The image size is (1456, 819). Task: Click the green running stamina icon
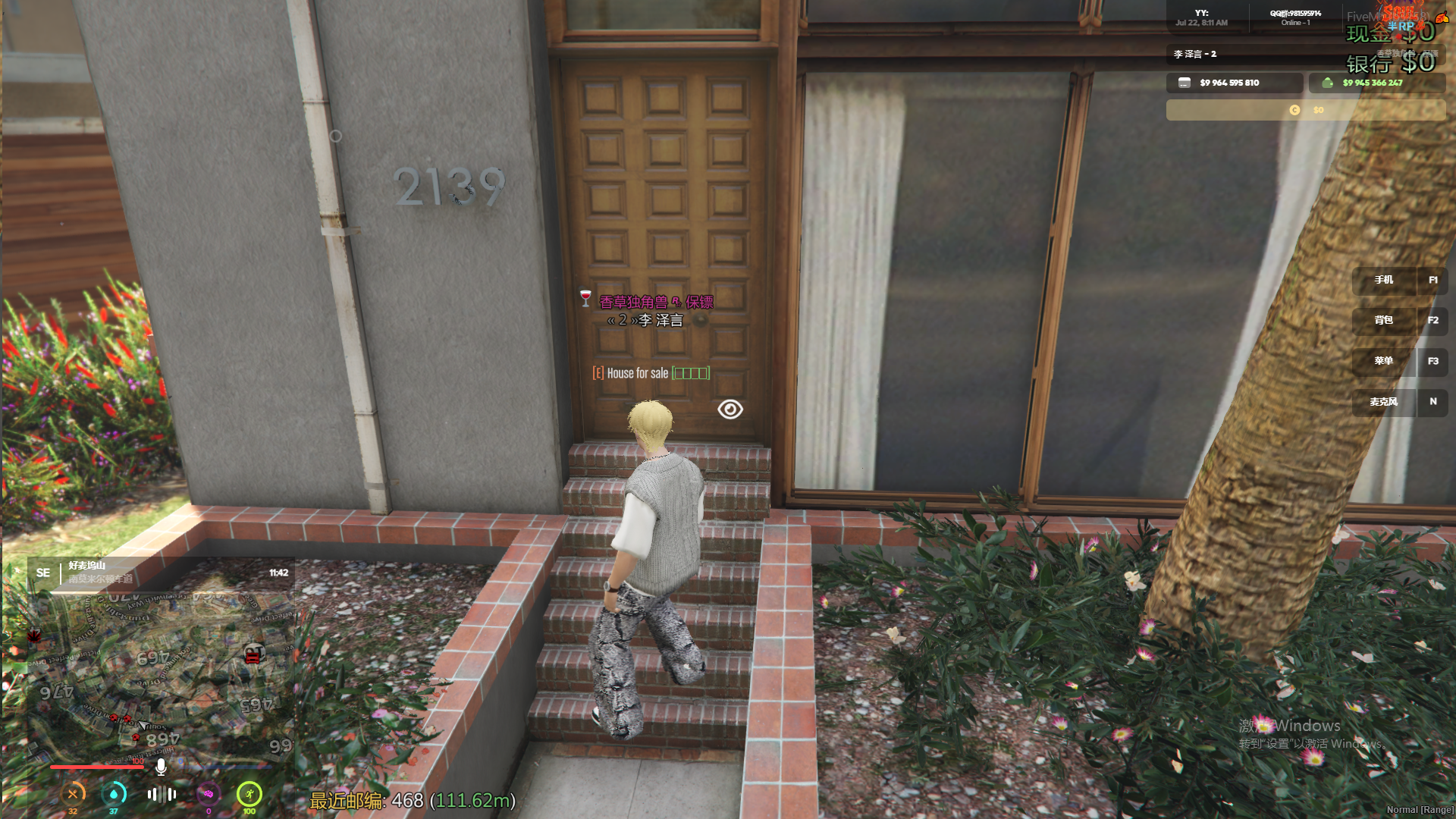249,794
